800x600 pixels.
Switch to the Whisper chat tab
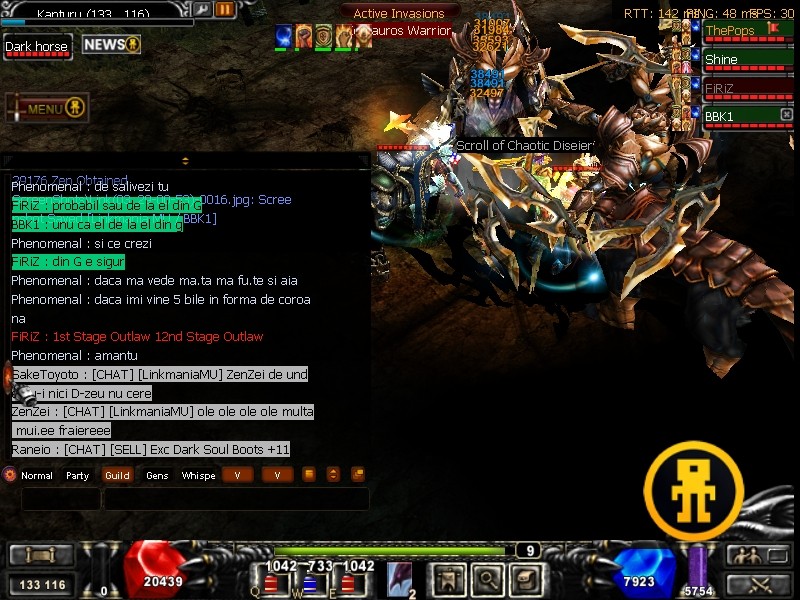pos(198,476)
